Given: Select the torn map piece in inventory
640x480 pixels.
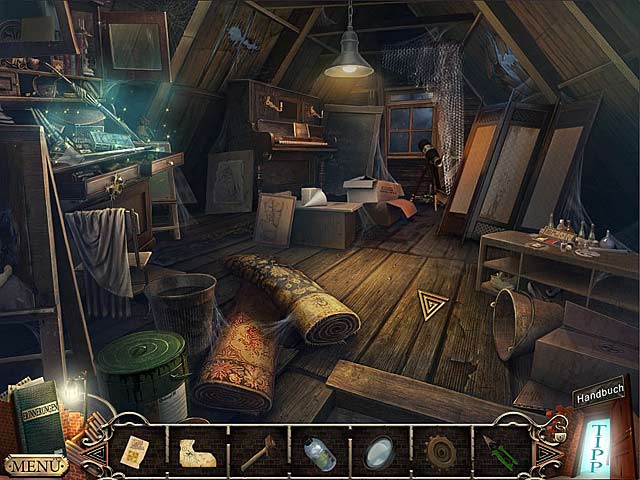Looking at the screenshot, I should click(x=199, y=451).
